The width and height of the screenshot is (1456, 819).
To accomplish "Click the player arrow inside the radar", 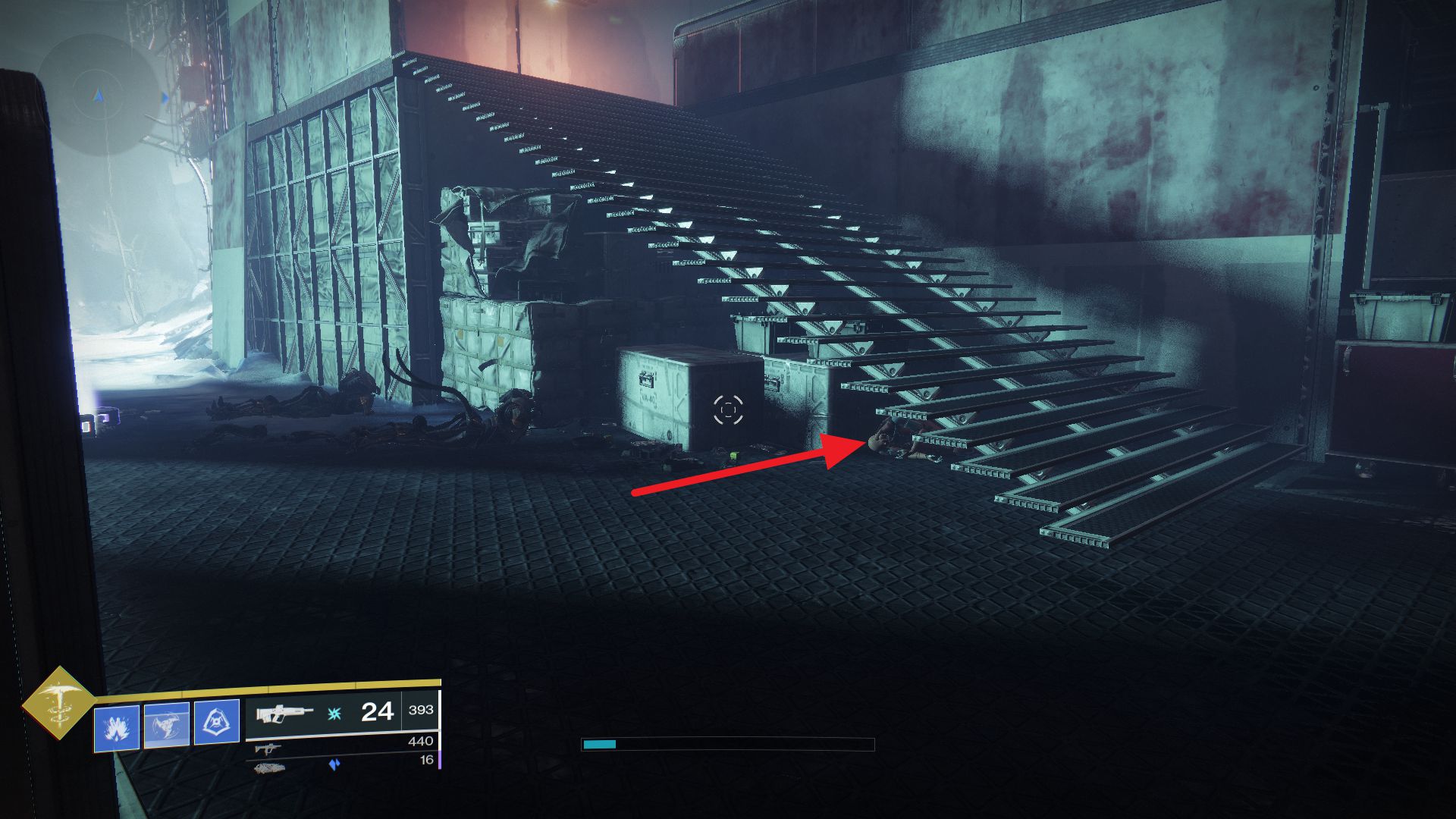I will click(97, 97).
